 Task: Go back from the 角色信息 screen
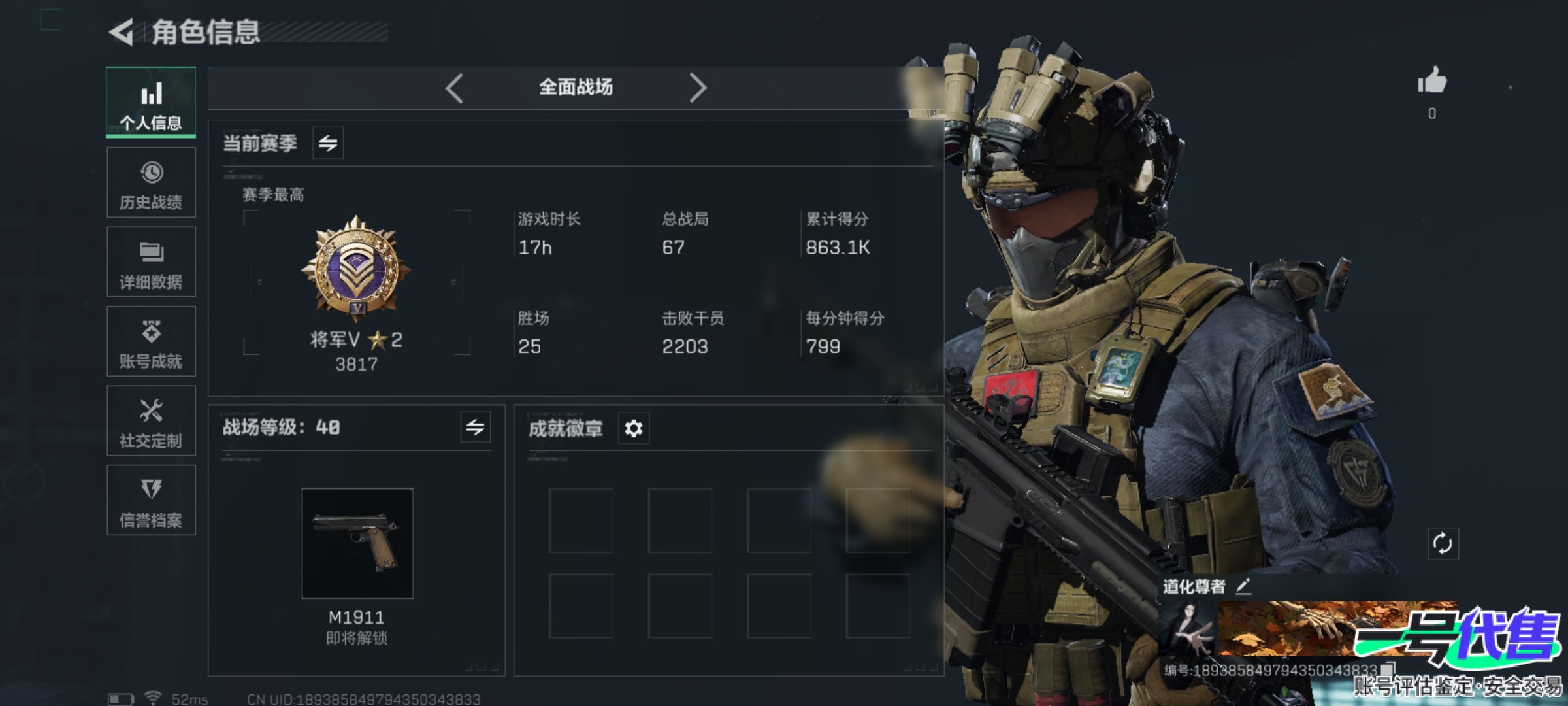click(122, 32)
